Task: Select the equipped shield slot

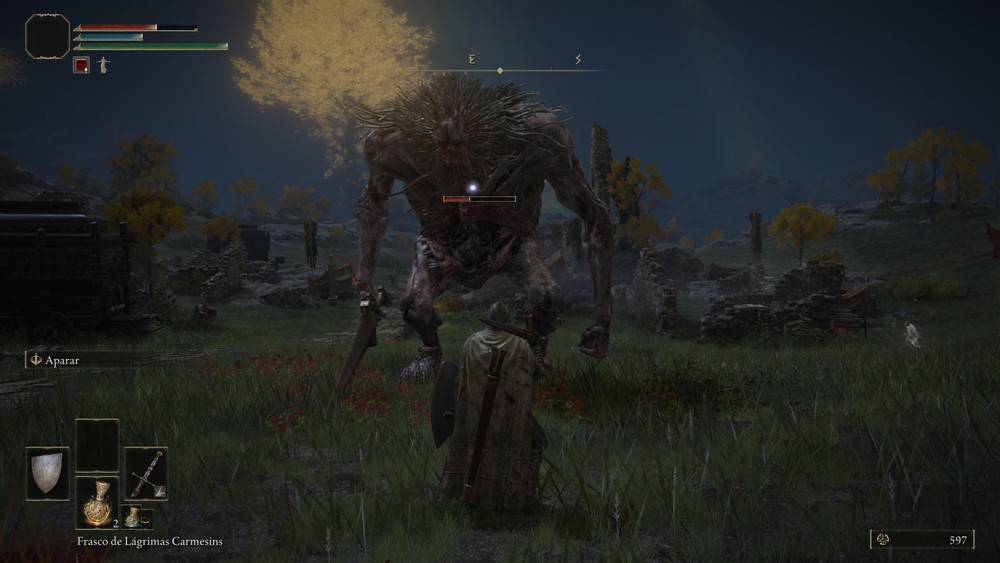Action: click(47, 473)
